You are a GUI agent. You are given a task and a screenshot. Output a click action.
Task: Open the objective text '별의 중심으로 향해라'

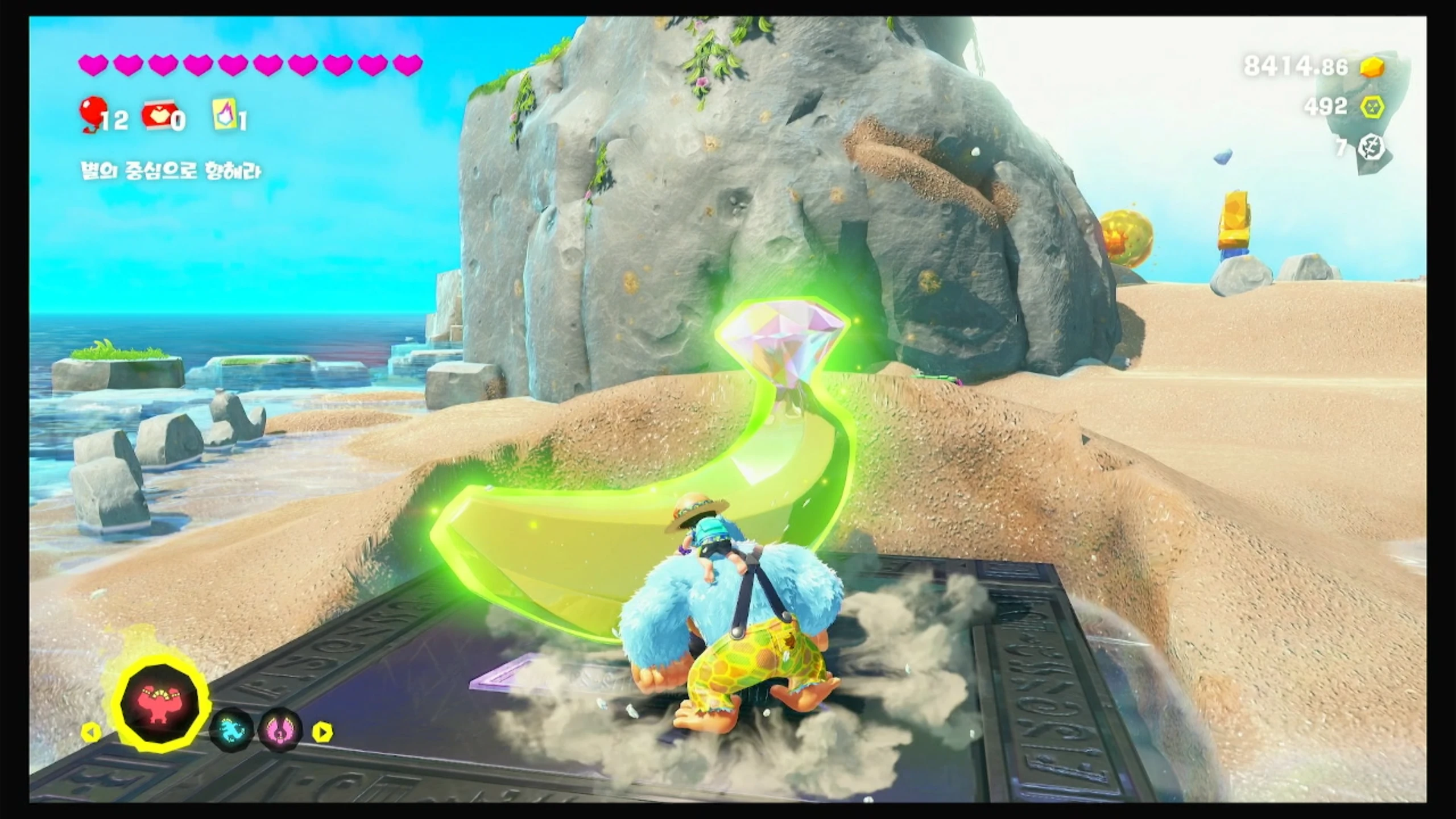171,171
